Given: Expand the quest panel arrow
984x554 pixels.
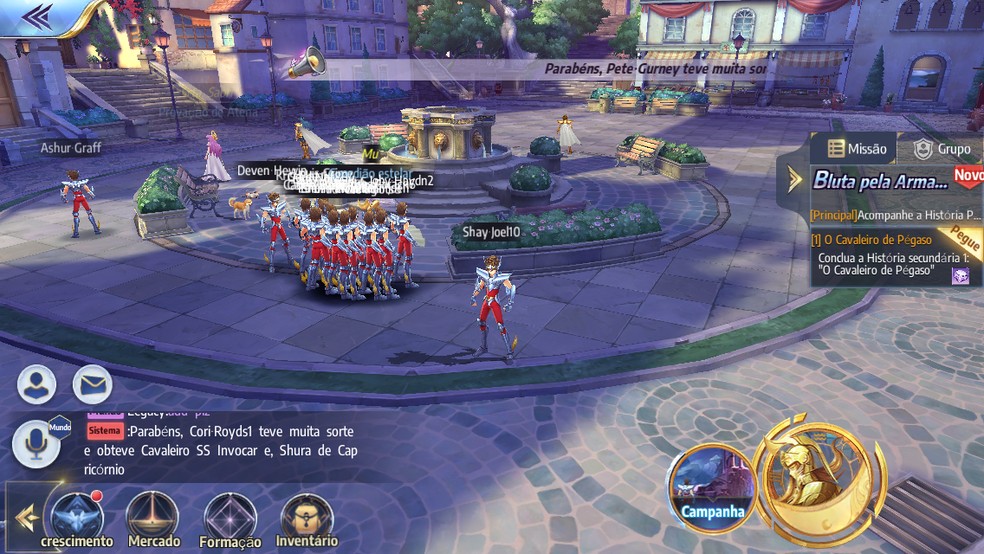Looking at the screenshot, I should click(795, 180).
